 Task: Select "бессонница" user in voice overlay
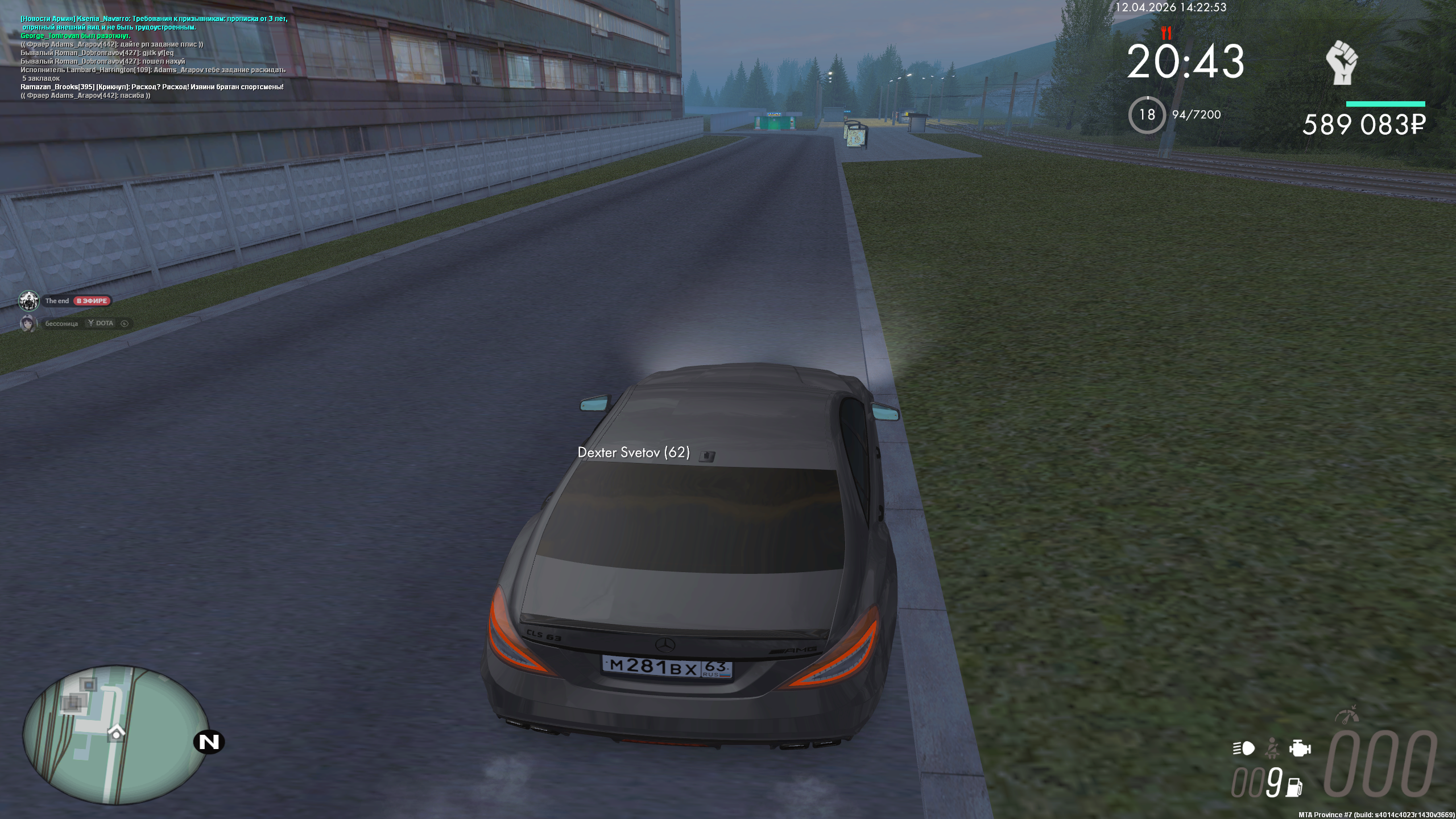(61, 324)
